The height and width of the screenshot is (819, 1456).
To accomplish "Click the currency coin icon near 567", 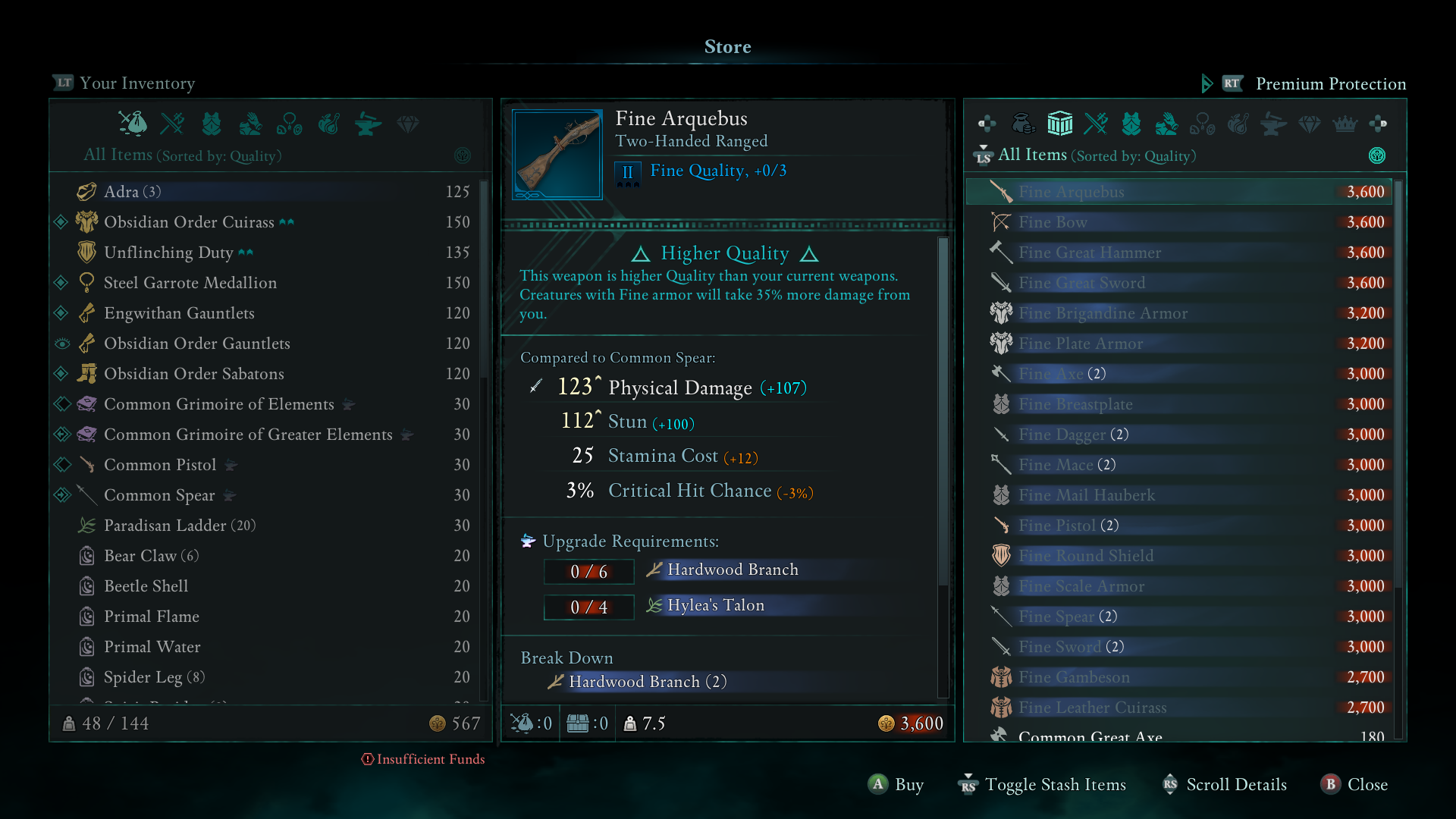I will [436, 723].
